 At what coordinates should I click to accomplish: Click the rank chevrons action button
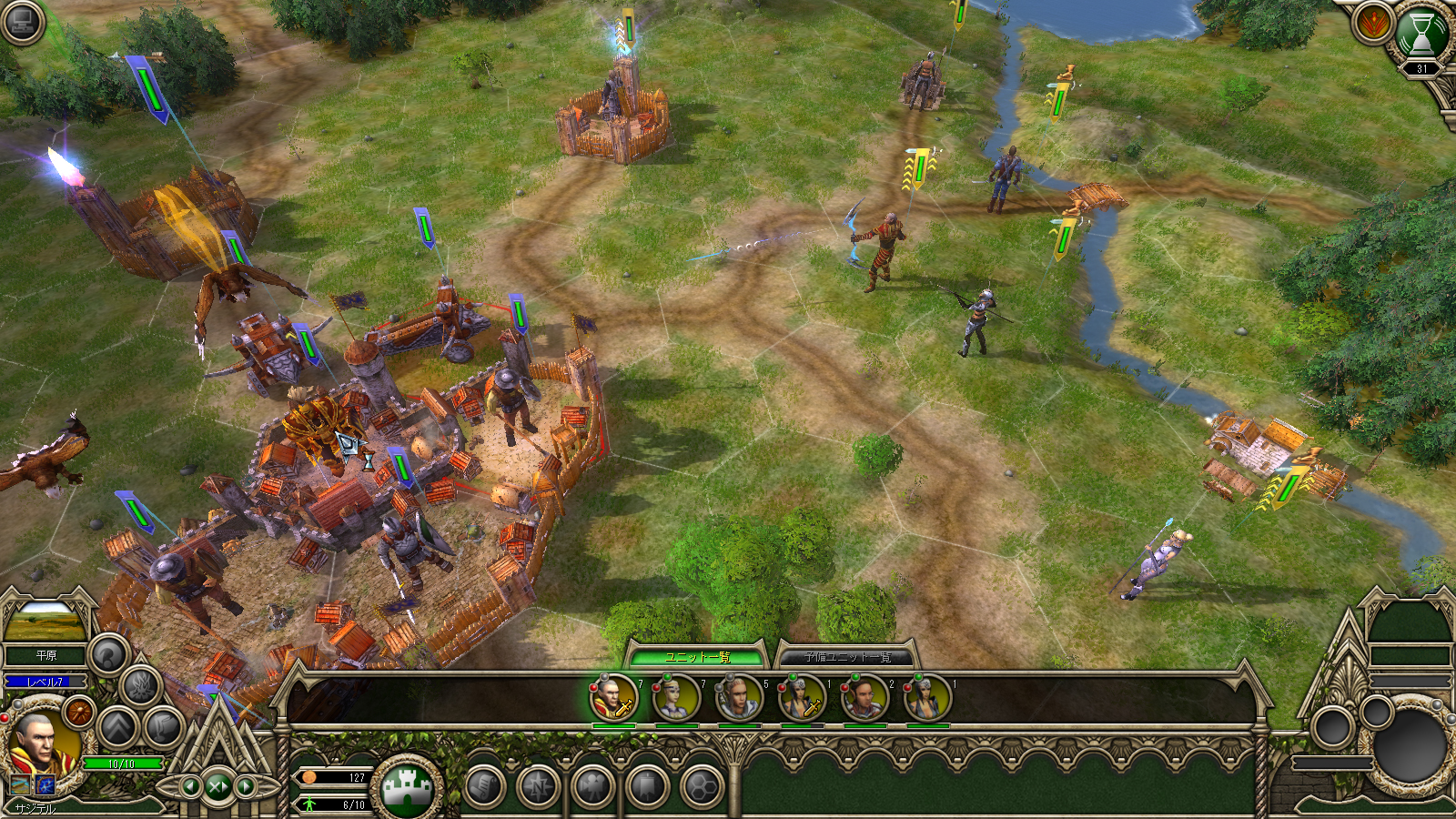[x=118, y=727]
